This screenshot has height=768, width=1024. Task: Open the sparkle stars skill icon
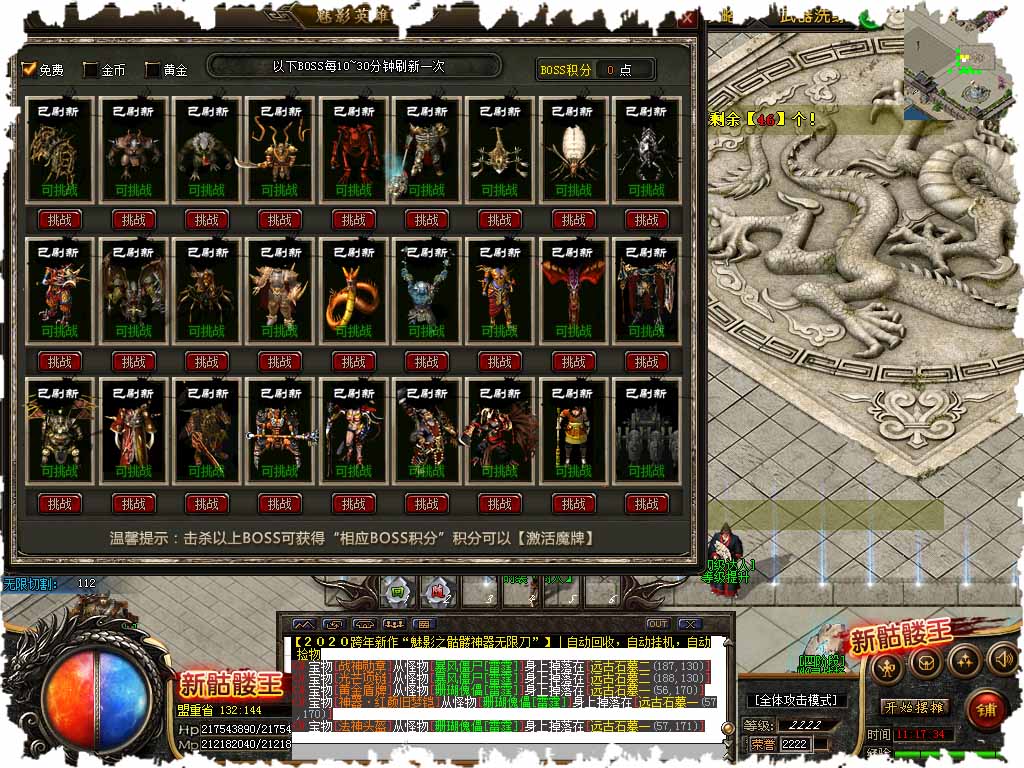pos(964,659)
